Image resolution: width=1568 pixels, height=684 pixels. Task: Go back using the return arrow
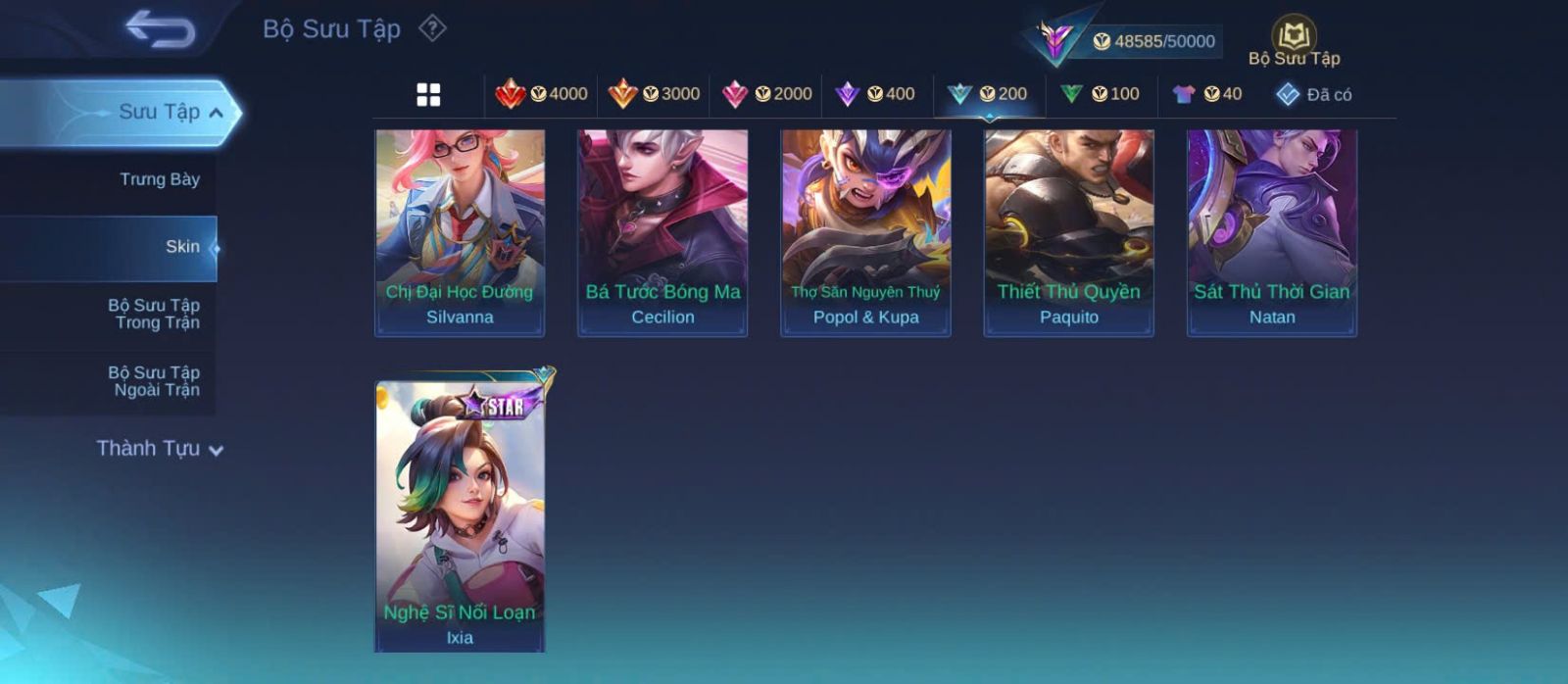pos(160,28)
